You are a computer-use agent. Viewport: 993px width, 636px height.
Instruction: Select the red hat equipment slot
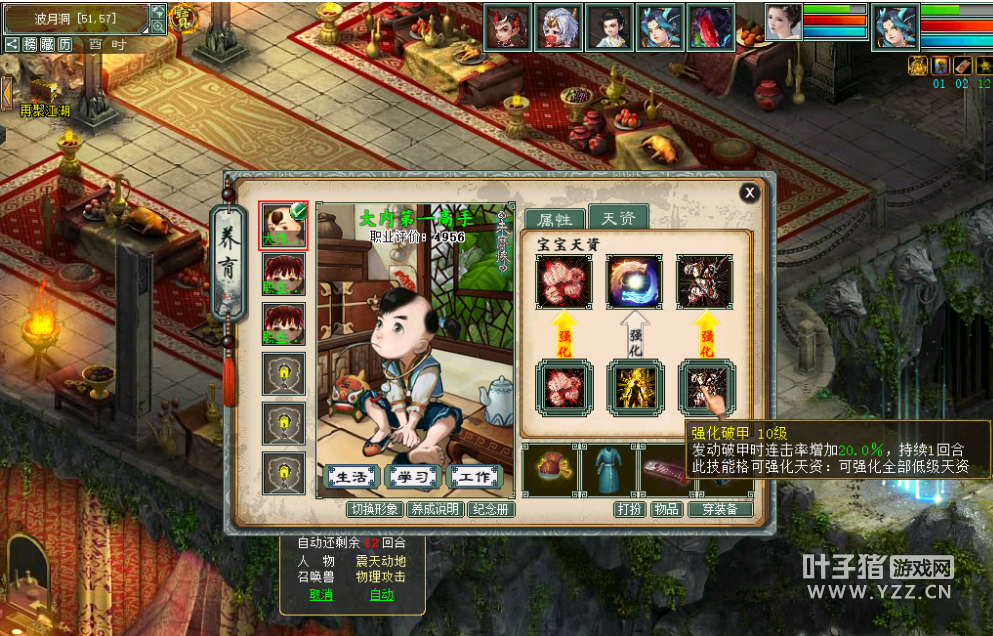549,470
